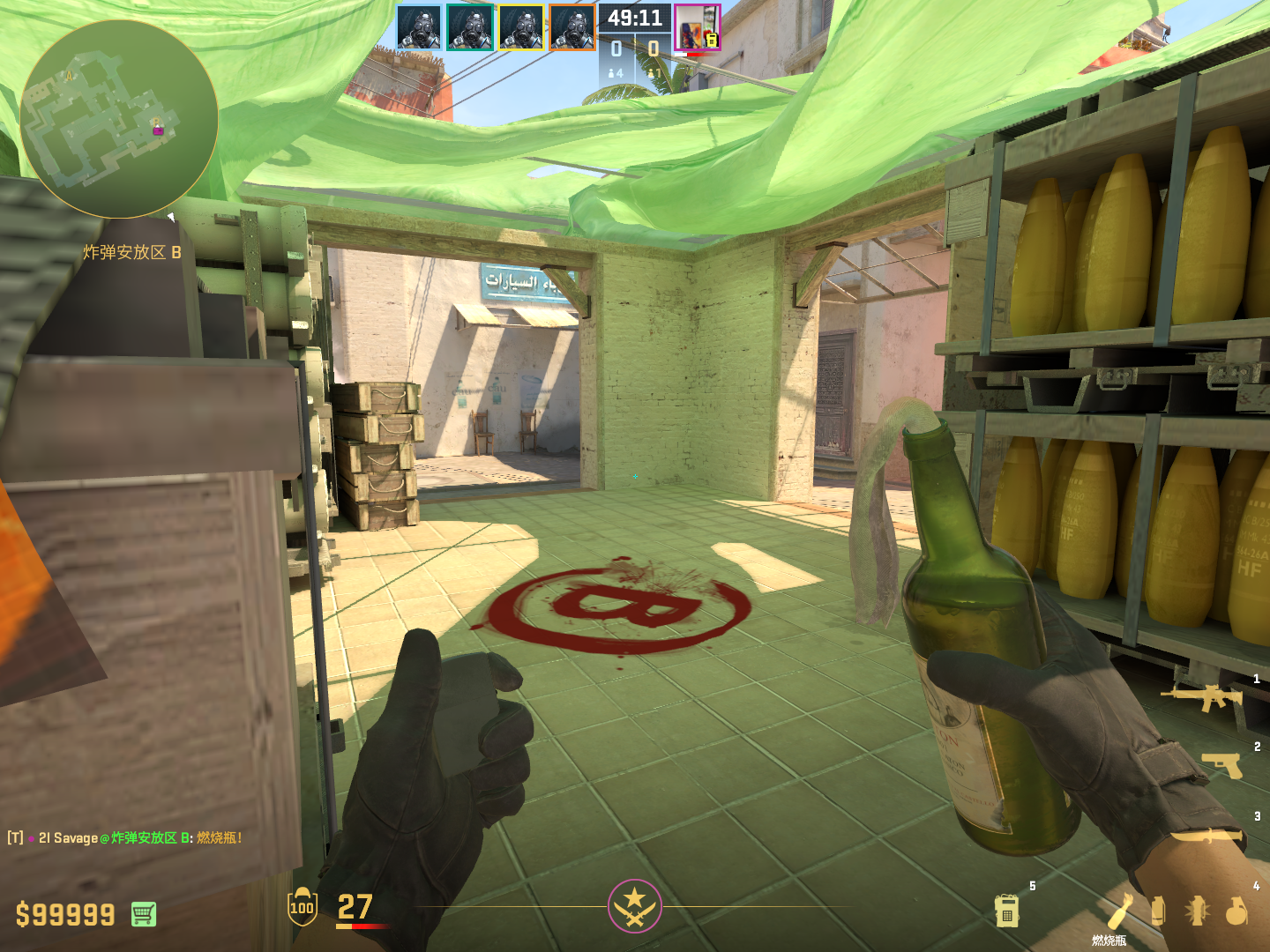Screen dimensions: 1270x952
Task: Select the yellow-bordered player avatar
Action: point(520,27)
